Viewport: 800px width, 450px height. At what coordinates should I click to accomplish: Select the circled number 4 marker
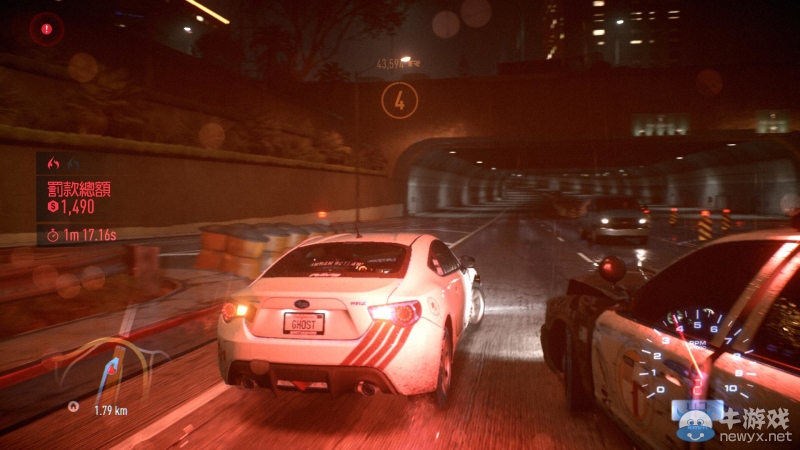coord(400,100)
